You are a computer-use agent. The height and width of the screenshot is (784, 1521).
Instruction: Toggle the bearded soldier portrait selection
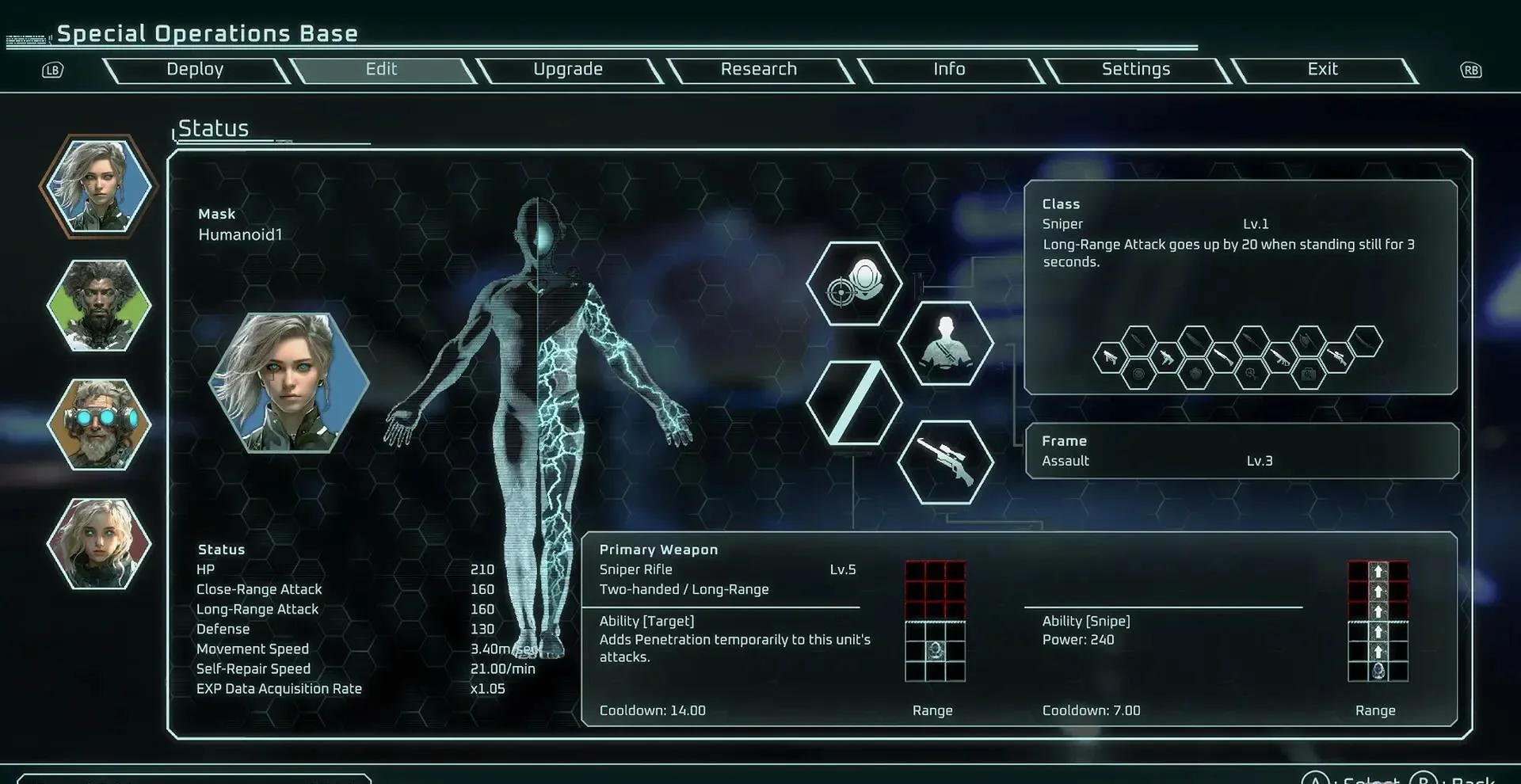pyautogui.click(x=98, y=305)
